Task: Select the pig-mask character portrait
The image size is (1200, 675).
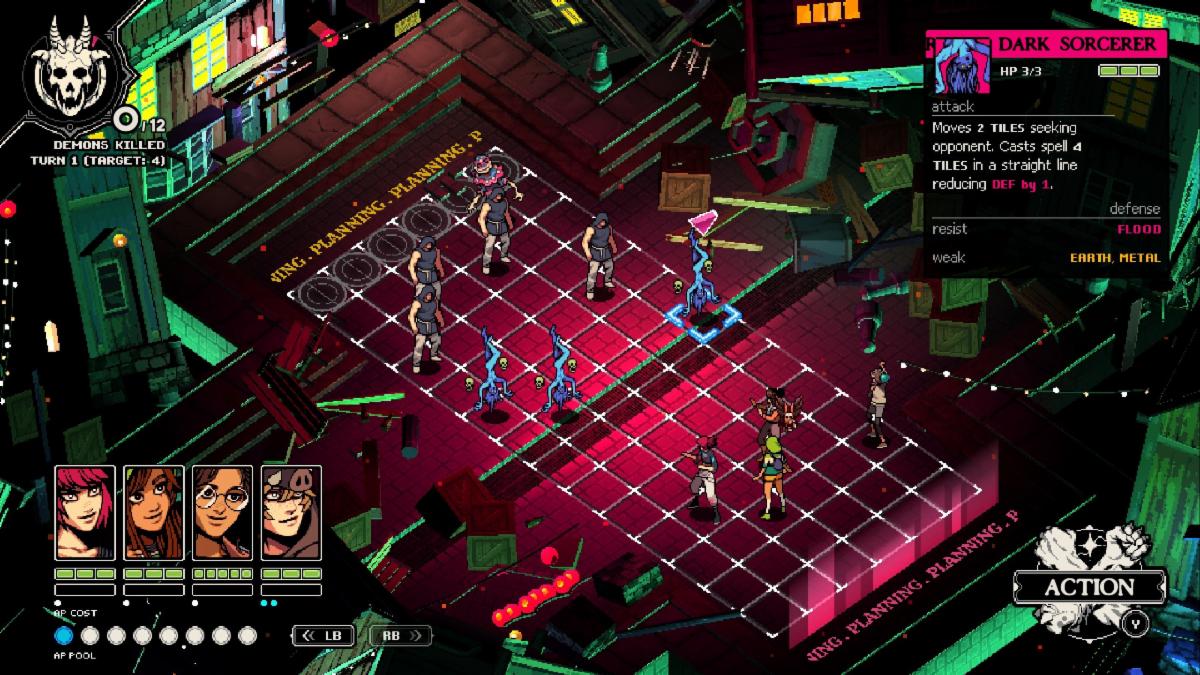Action: pyautogui.click(x=291, y=512)
